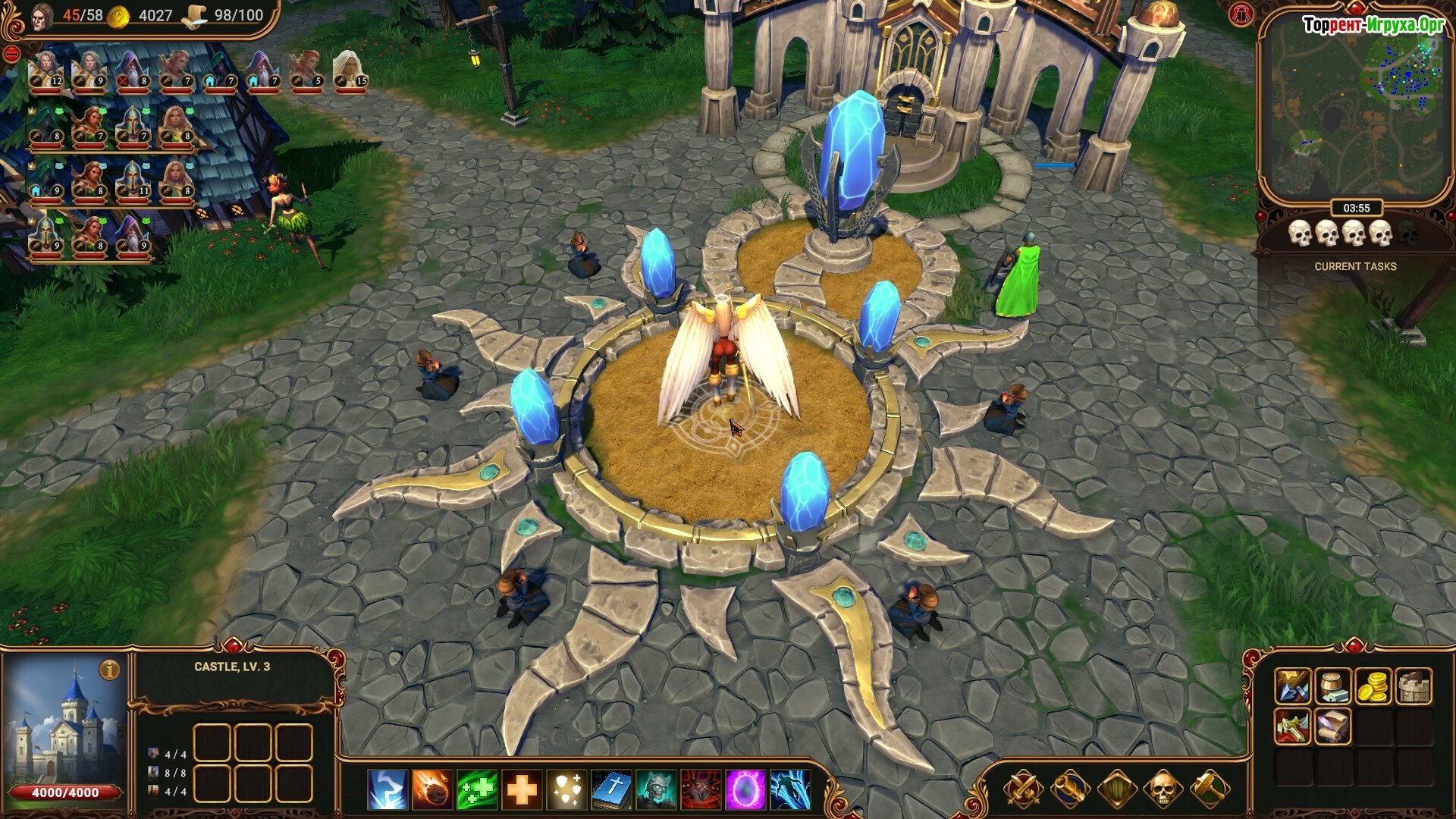
Task: Select the level 12 paladin hero portrait
Action: pyautogui.click(x=45, y=71)
